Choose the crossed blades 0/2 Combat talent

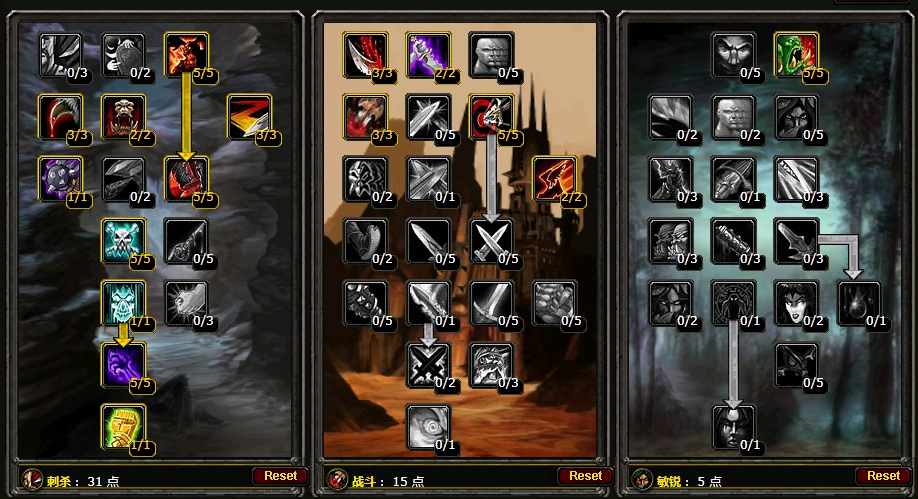point(427,364)
